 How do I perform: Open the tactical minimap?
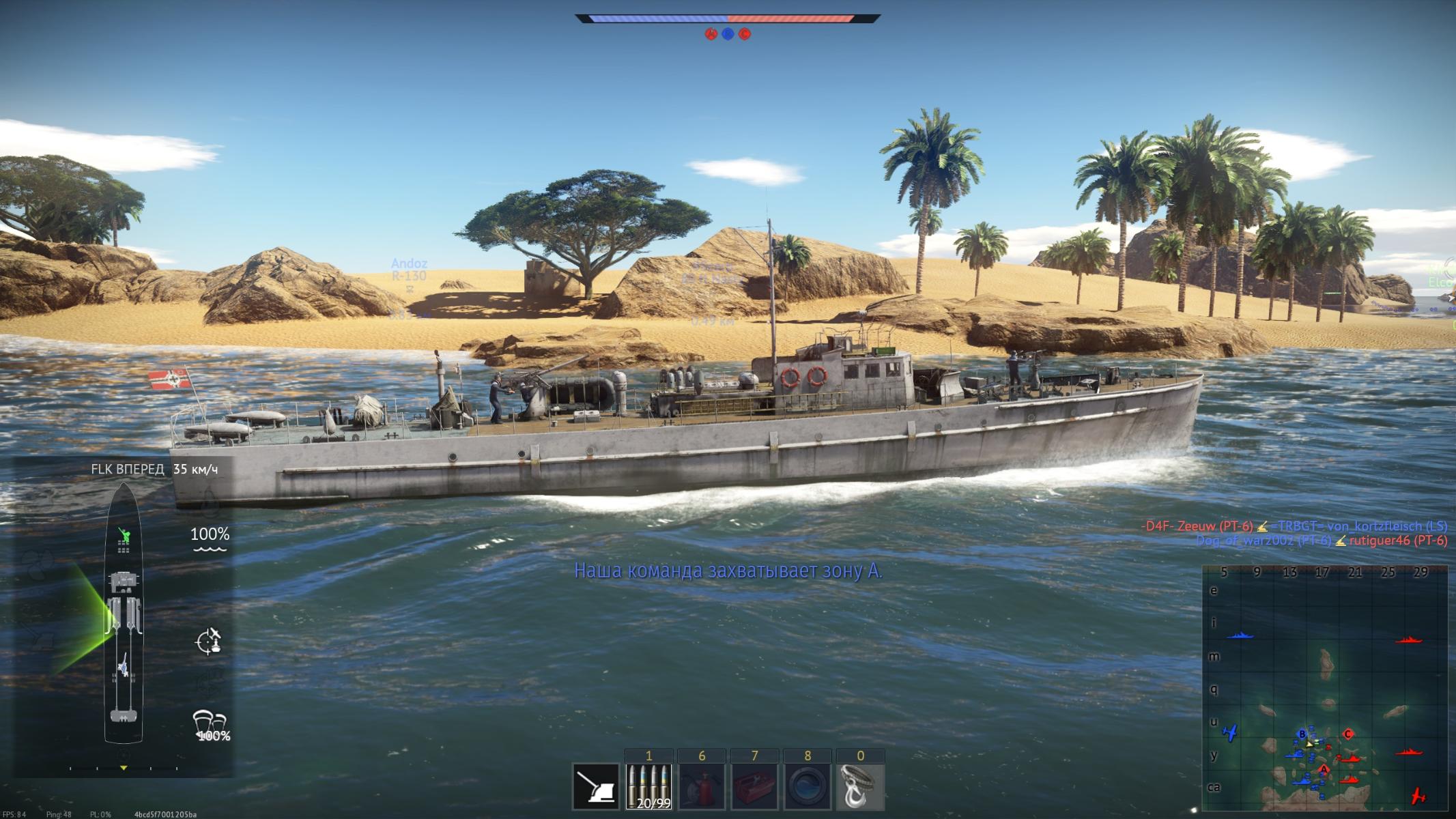click(x=1324, y=688)
